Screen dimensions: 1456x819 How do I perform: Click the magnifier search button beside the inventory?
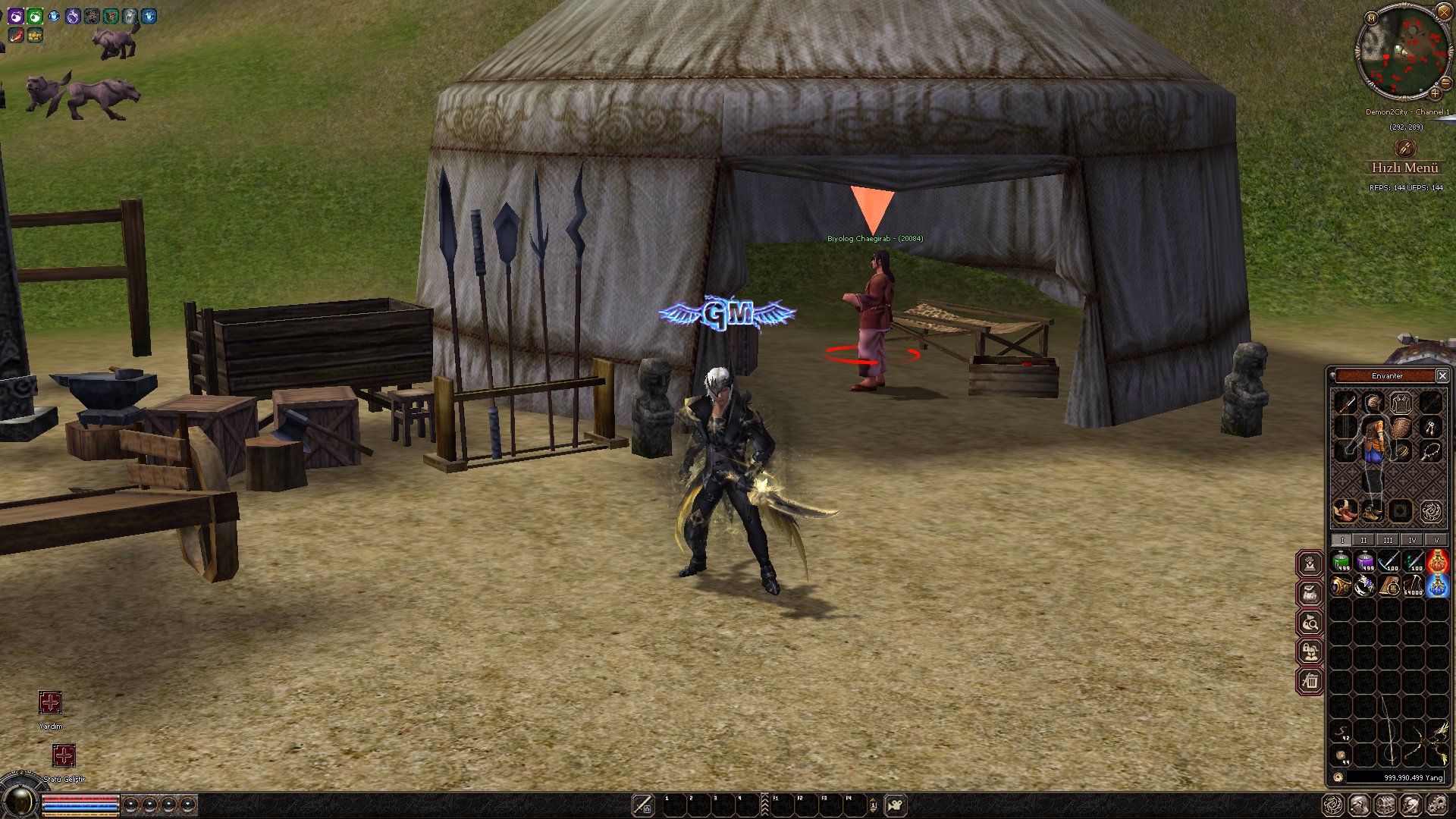coord(1310,623)
